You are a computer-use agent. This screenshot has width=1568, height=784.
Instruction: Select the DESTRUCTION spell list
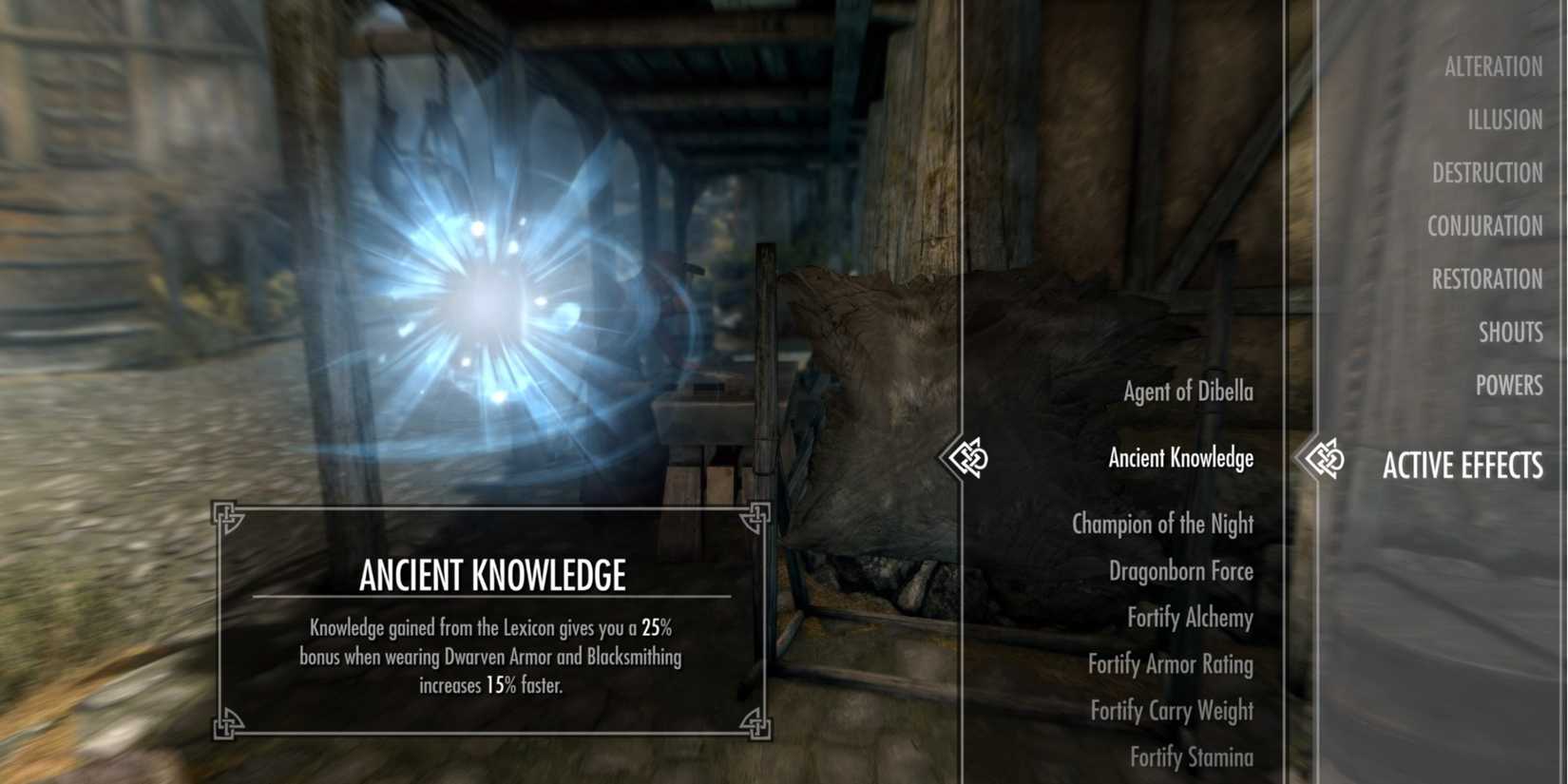coord(1488,173)
